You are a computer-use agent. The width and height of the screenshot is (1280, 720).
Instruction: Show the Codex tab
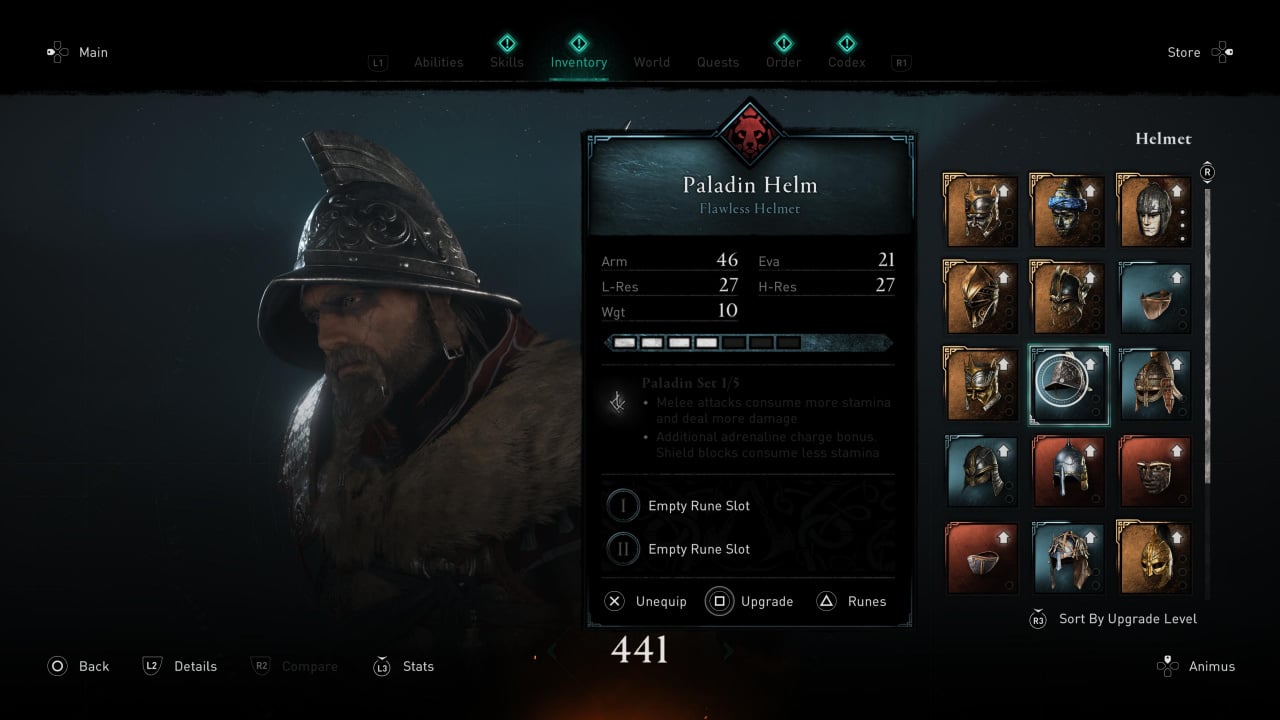coord(846,62)
